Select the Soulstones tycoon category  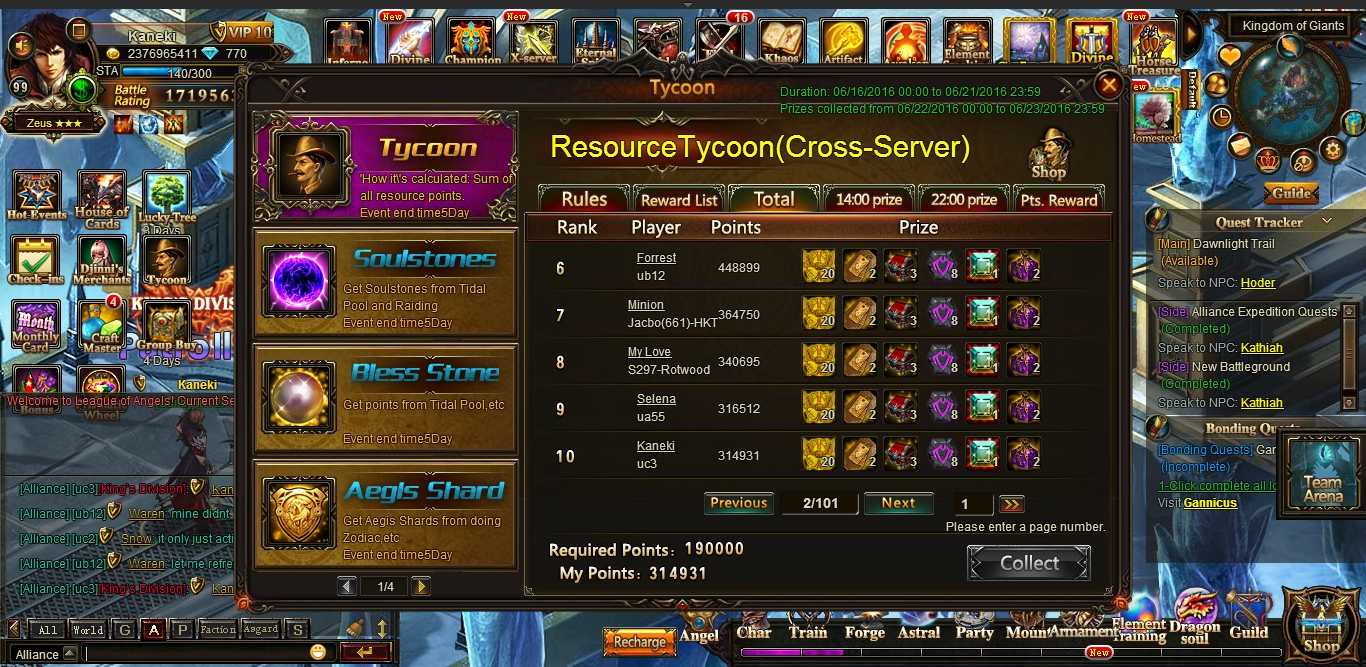tap(385, 283)
